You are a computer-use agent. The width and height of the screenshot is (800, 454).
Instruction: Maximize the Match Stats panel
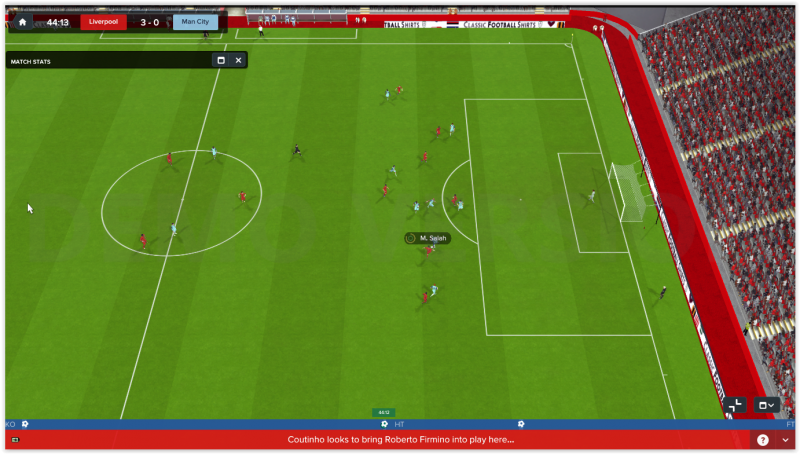point(221,60)
